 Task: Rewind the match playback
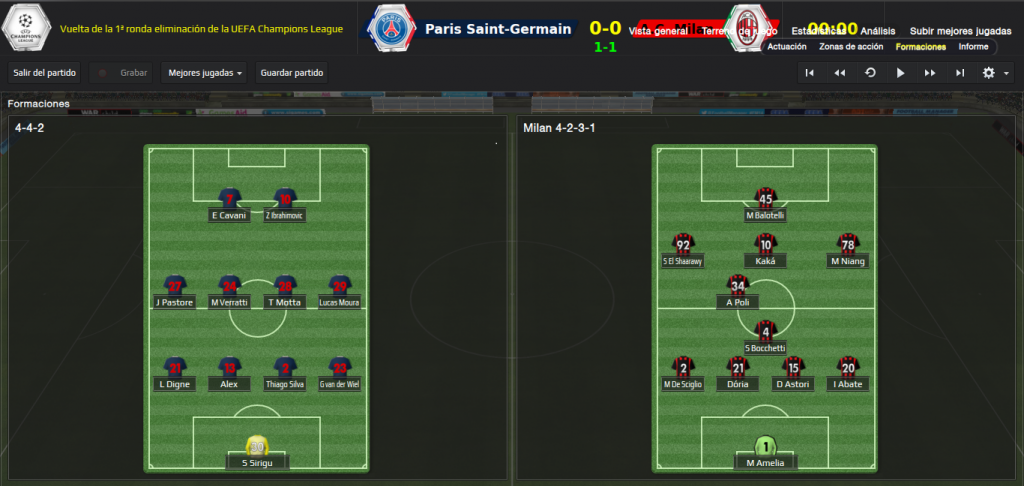840,72
